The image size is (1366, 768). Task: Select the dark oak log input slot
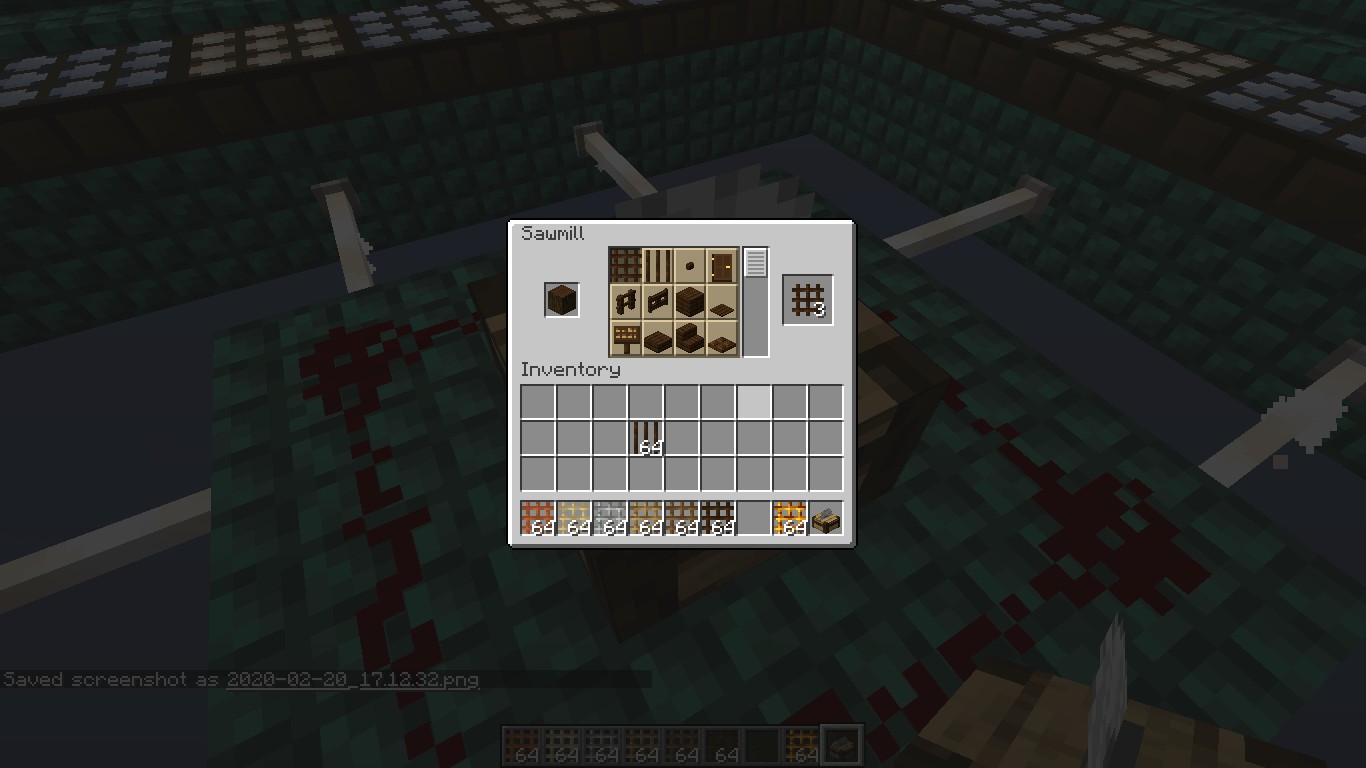[x=561, y=300]
